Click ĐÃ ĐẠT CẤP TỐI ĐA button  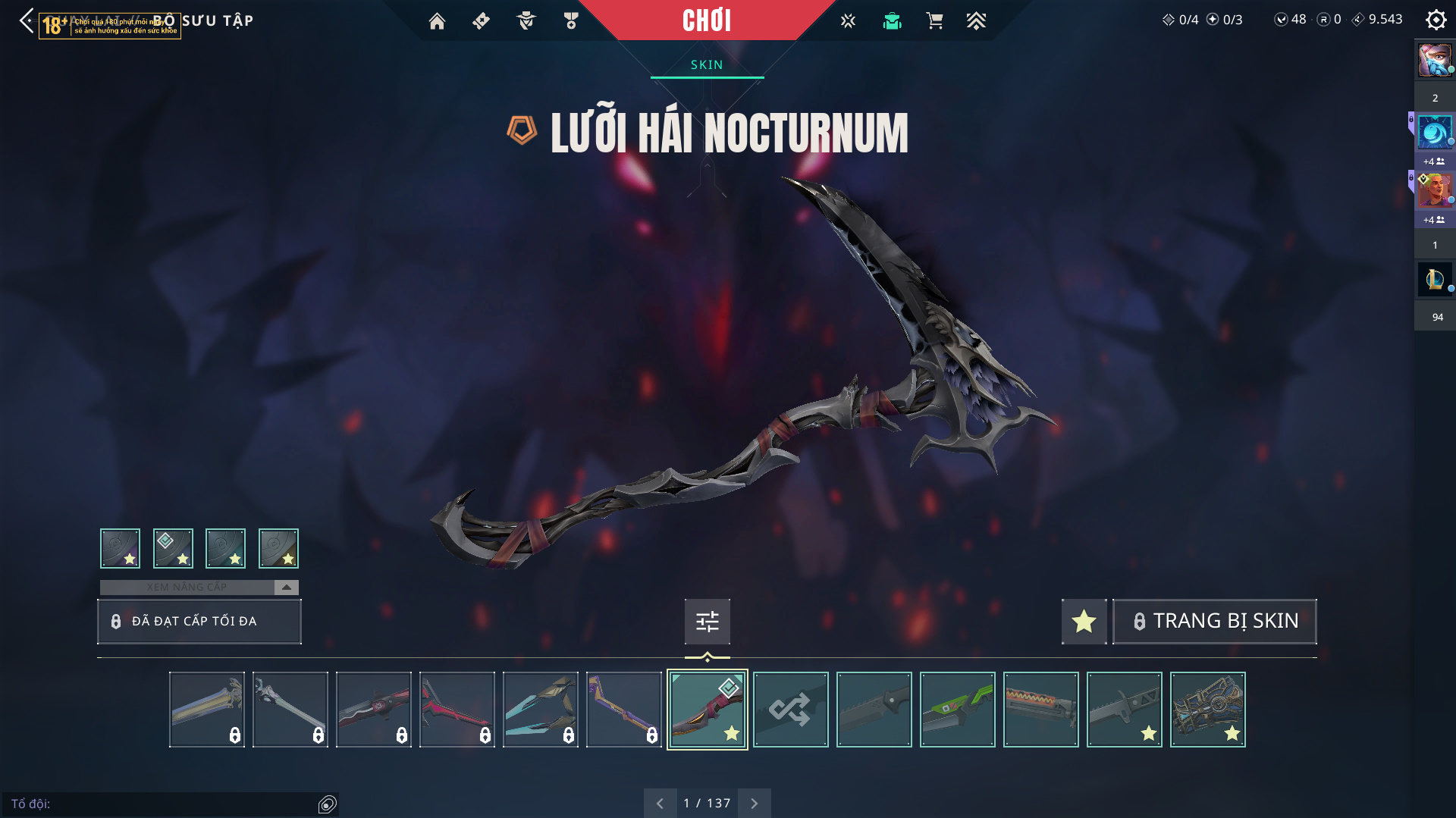point(199,621)
